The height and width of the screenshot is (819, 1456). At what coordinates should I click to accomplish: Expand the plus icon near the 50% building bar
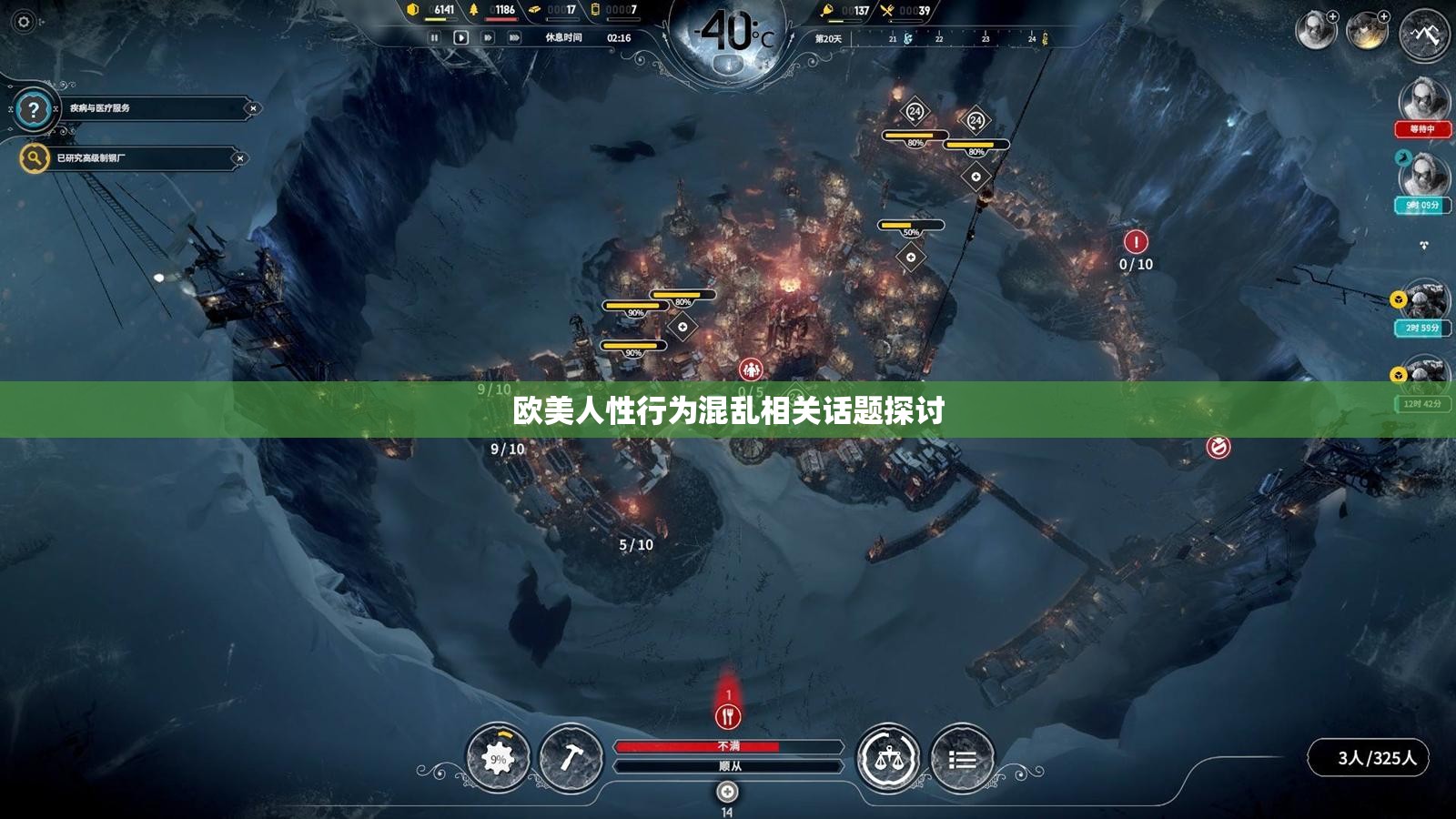tap(911, 256)
